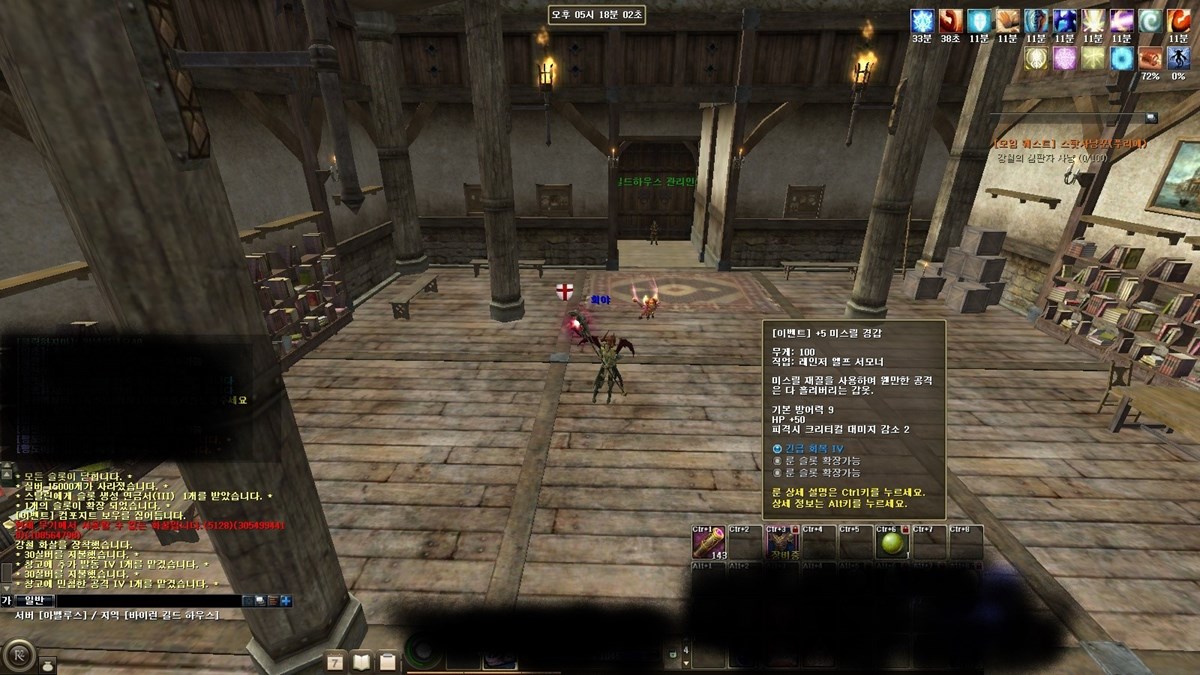Open the calendar icon numbered 7
Screen dimensions: 1200x675
pyautogui.click(x=335, y=661)
